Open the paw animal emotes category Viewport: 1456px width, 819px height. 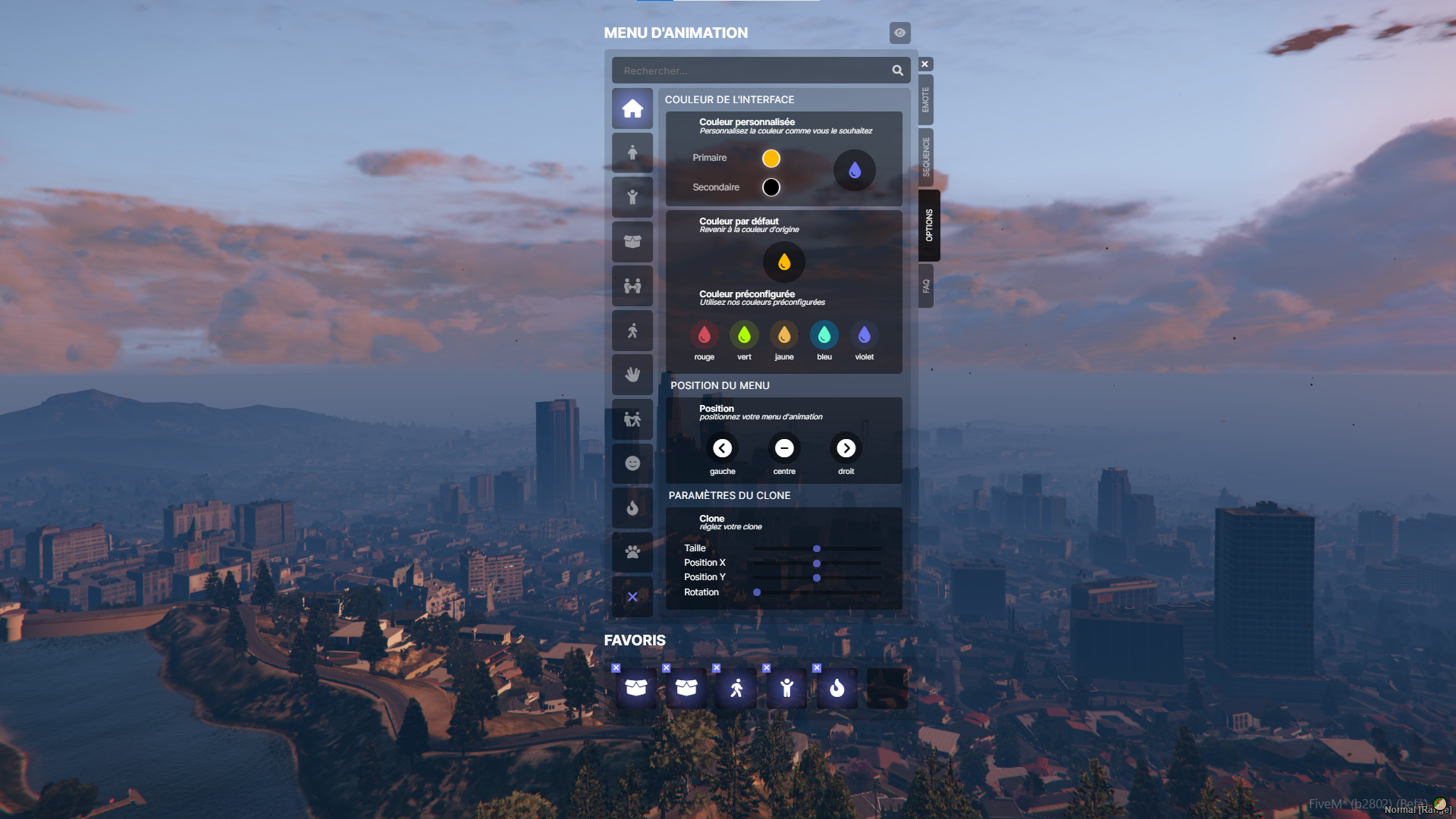point(632,552)
